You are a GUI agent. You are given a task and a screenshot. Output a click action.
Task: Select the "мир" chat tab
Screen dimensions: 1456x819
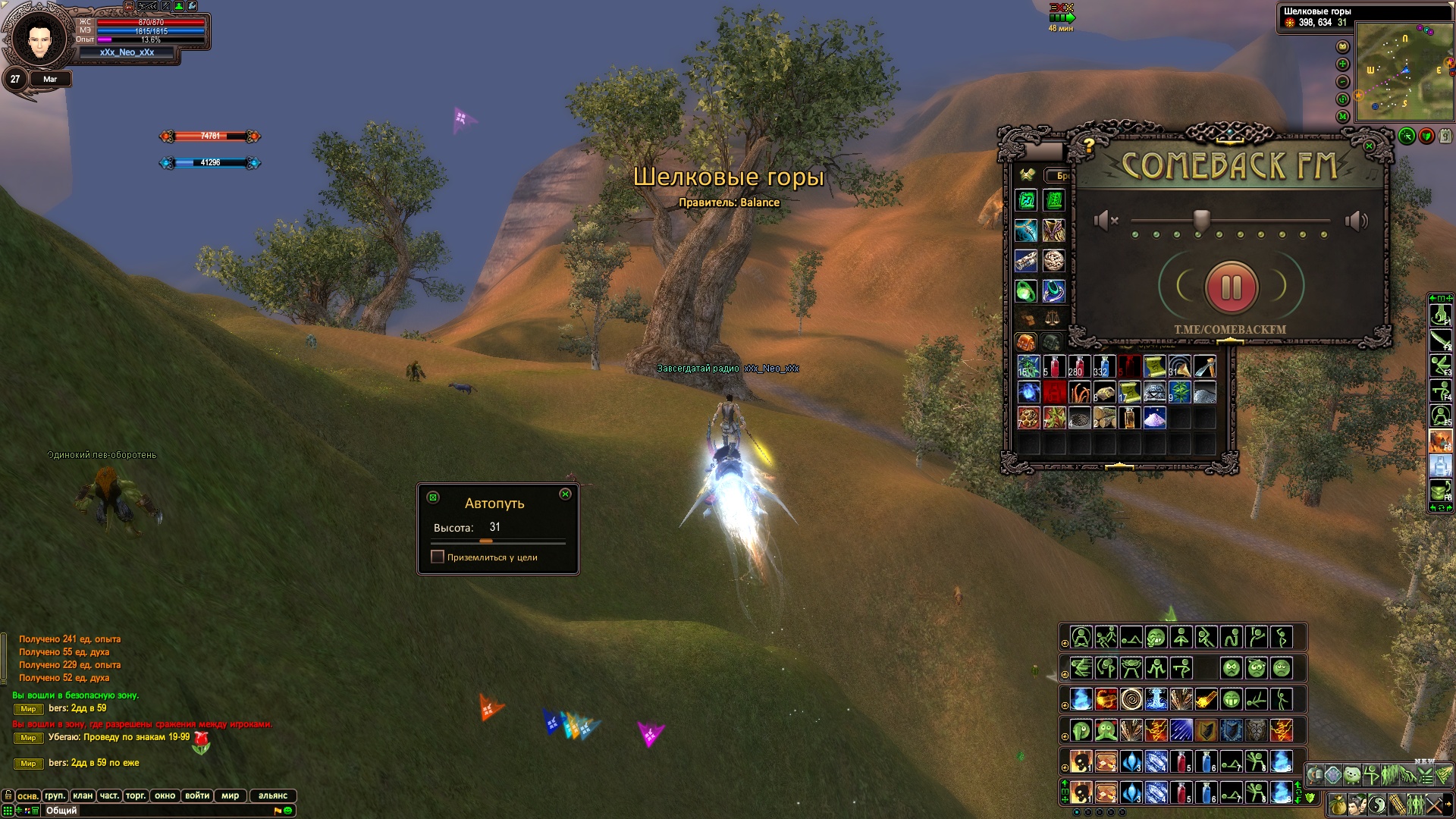[x=231, y=795]
